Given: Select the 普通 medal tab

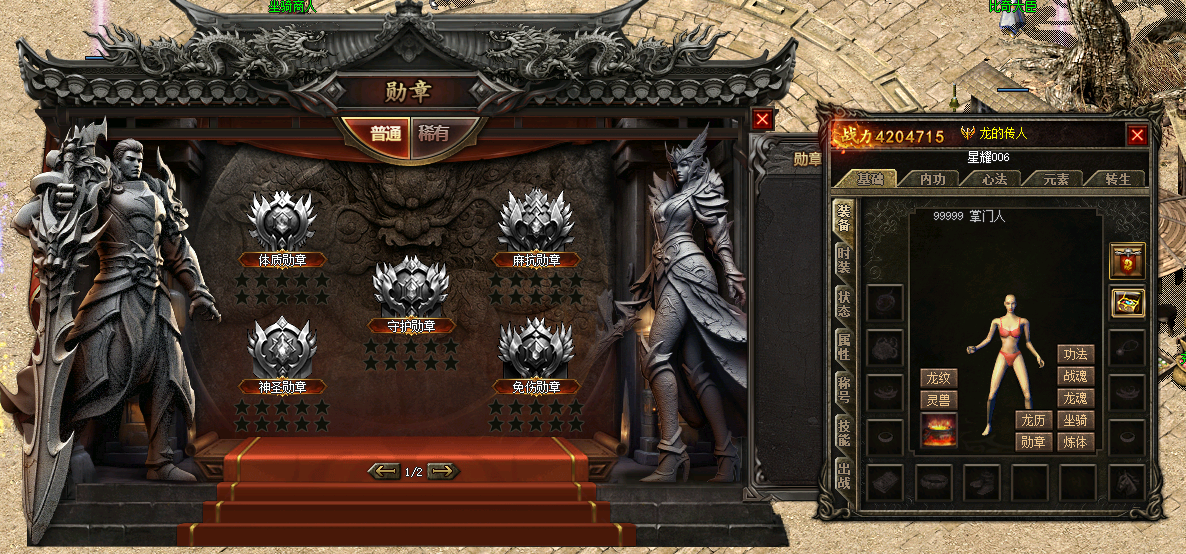Looking at the screenshot, I should click(x=385, y=133).
